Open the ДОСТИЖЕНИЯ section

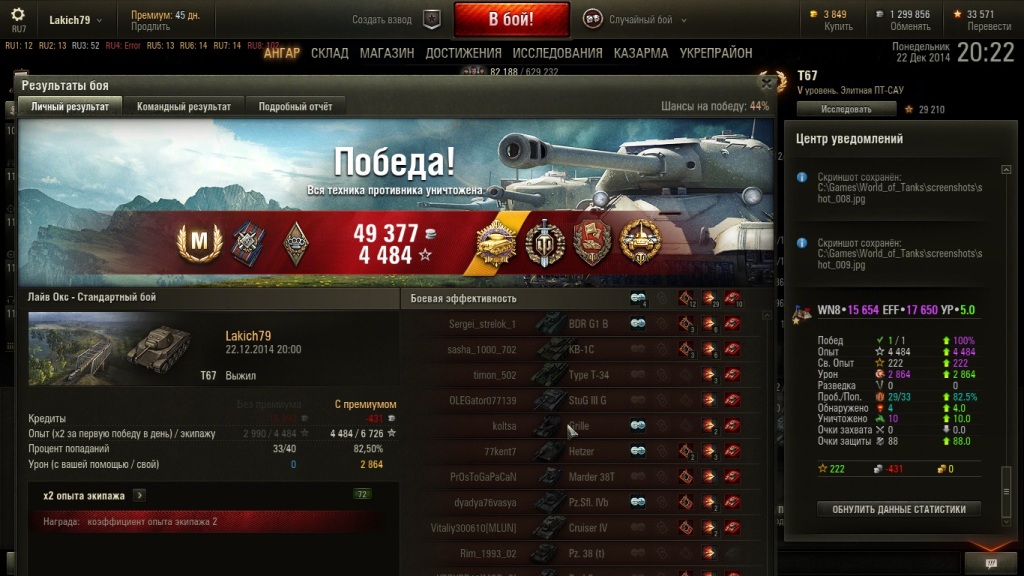pyautogui.click(x=463, y=53)
